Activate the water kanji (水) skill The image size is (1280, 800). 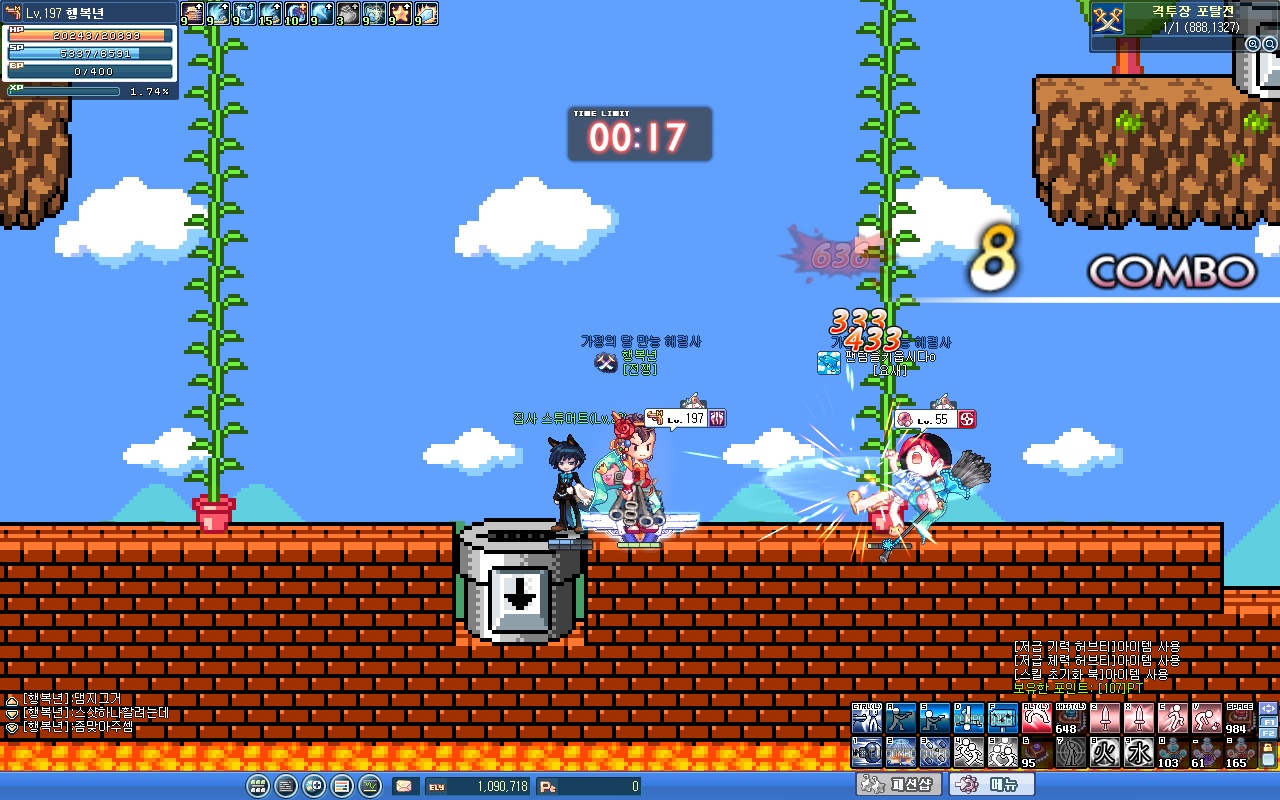pos(1139,752)
